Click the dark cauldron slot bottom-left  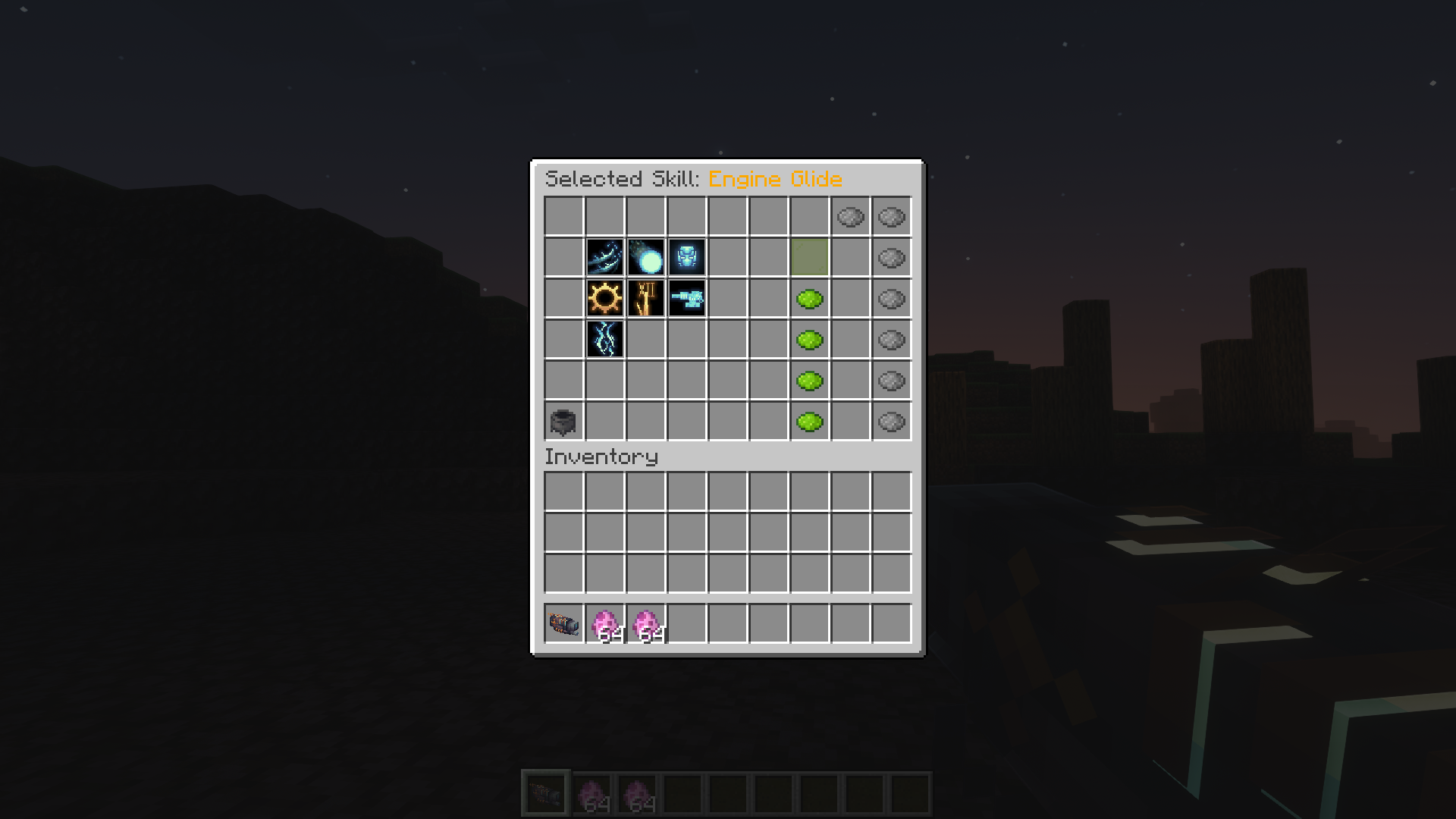[x=563, y=422]
